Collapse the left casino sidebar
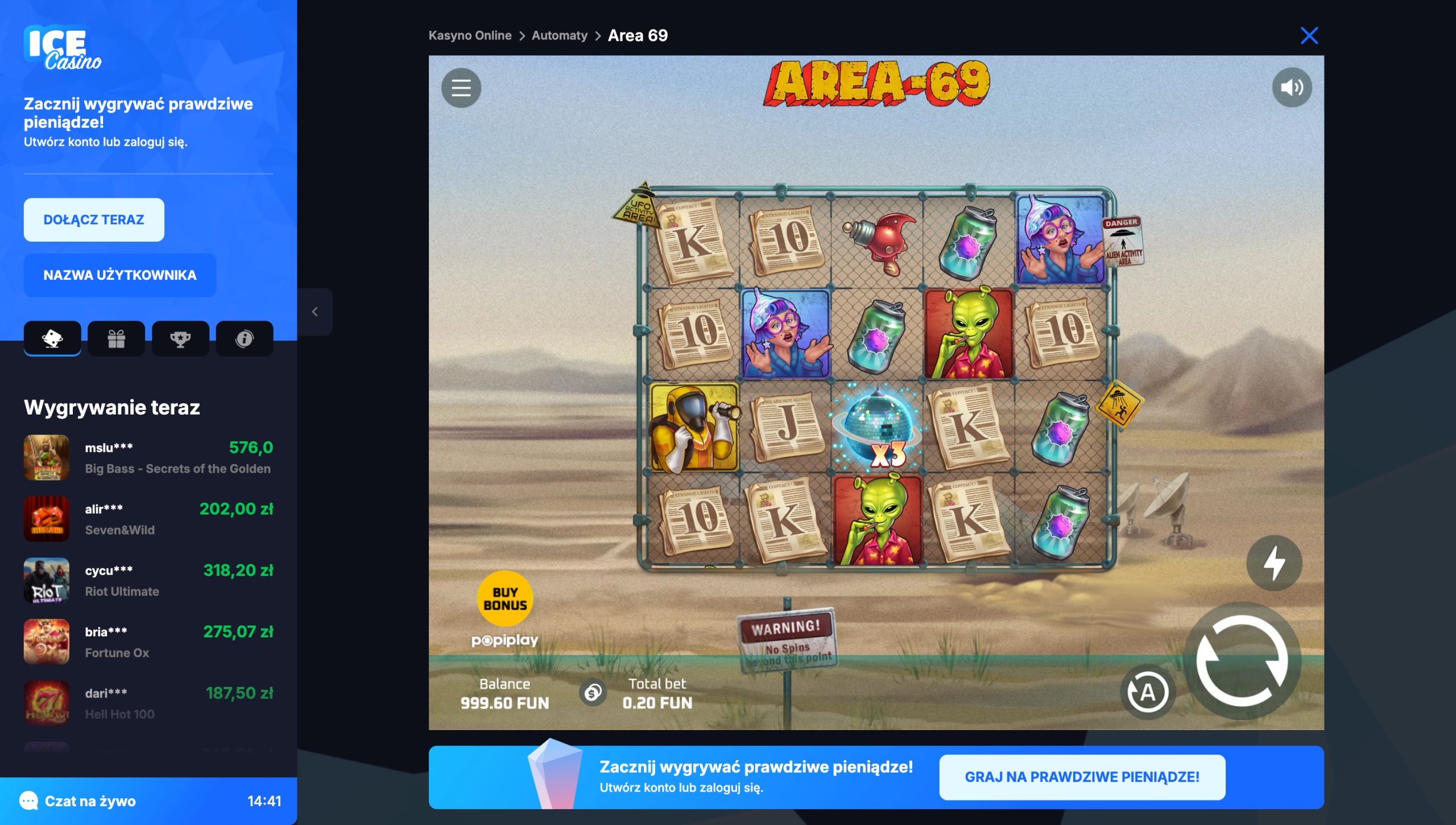The width and height of the screenshot is (1456, 825). [316, 312]
